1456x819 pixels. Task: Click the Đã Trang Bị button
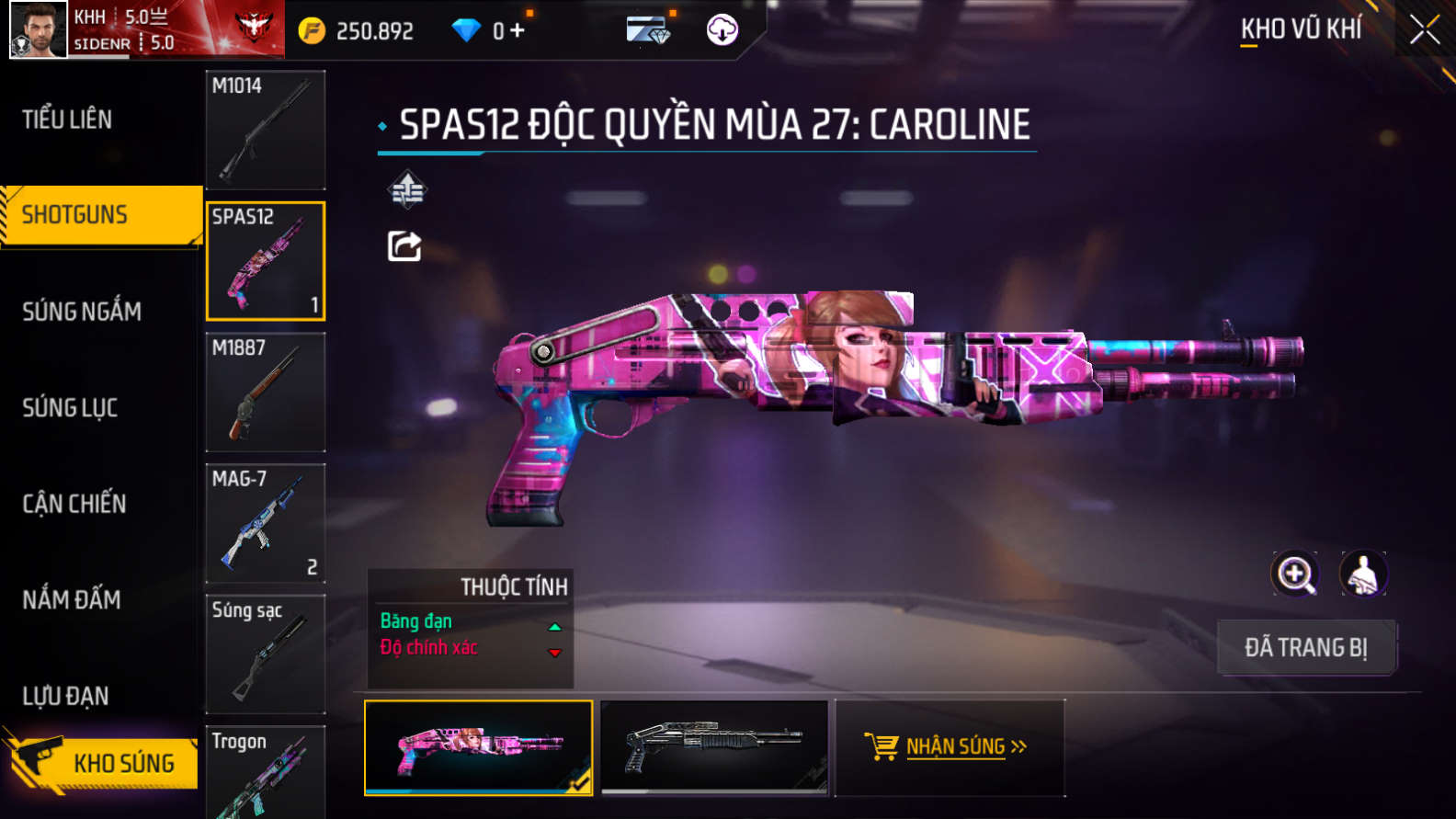point(1306,648)
